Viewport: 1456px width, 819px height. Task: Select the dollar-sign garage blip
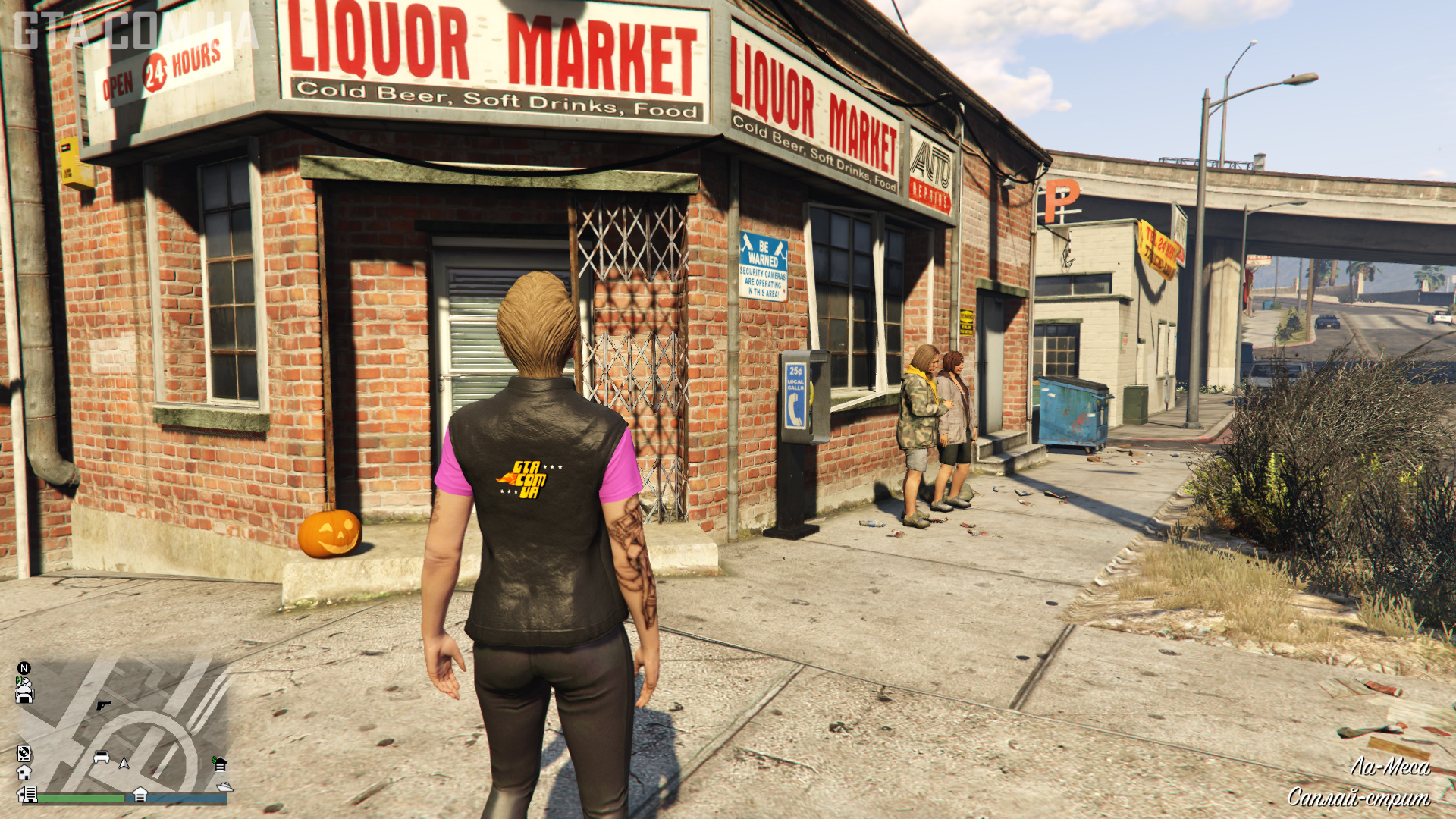[219, 763]
